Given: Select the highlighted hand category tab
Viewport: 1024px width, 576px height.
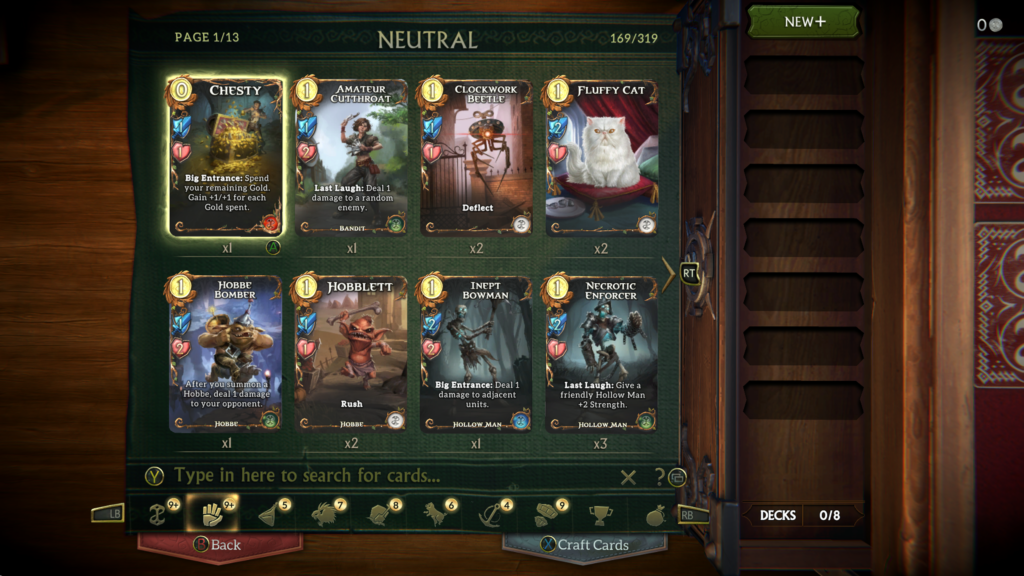Looking at the screenshot, I should point(211,514).
